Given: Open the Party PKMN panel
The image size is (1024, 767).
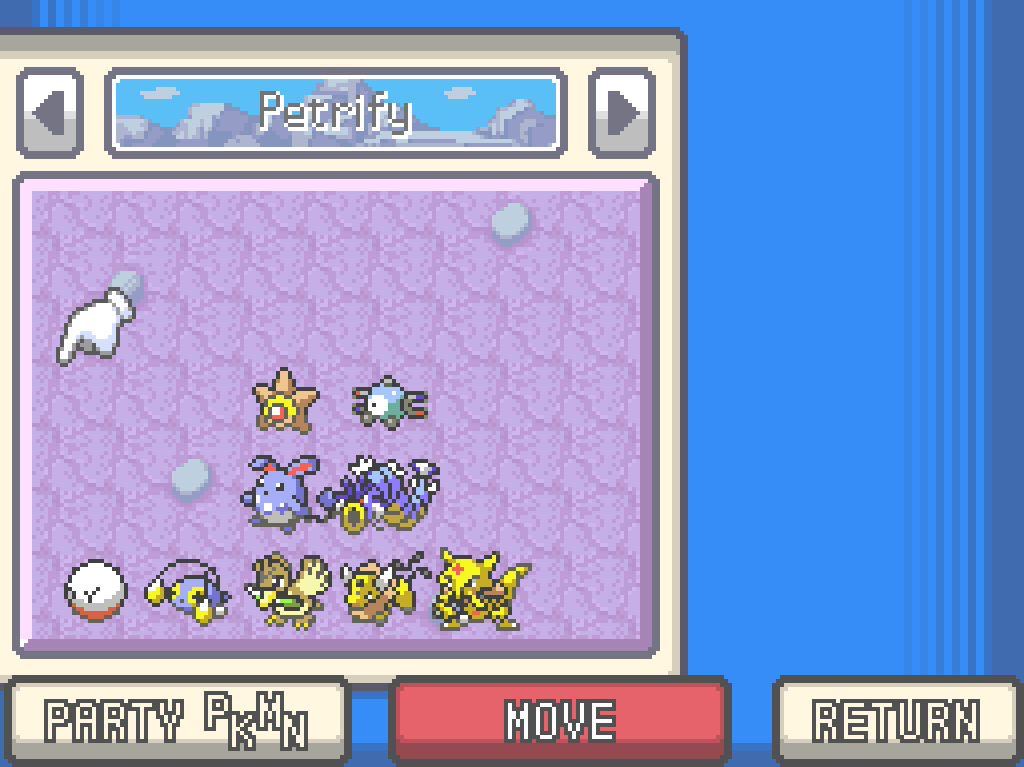Looking at the screenshot, I should [x=175, y=720].
